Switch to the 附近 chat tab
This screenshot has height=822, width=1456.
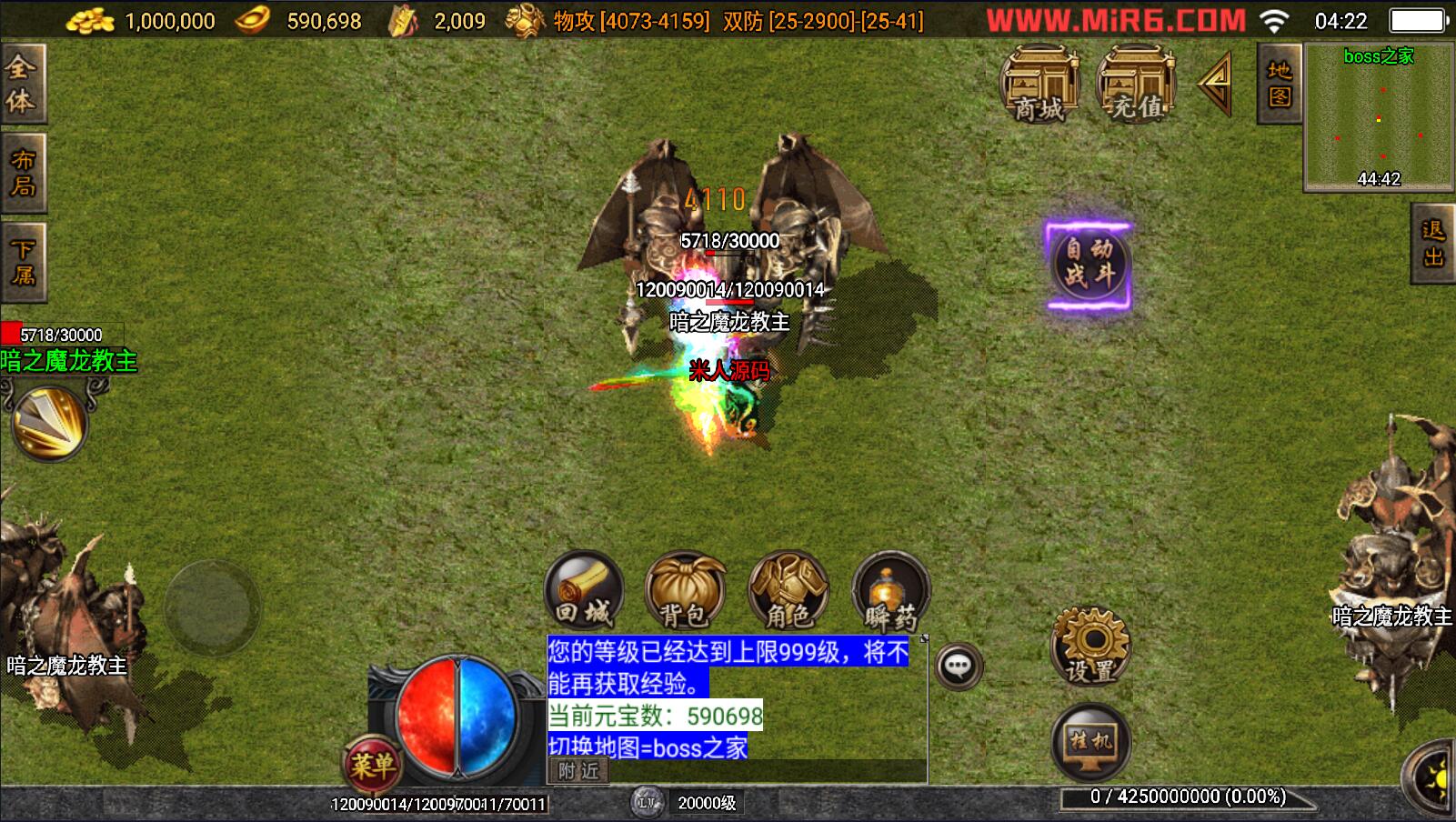tap(579, 771)
